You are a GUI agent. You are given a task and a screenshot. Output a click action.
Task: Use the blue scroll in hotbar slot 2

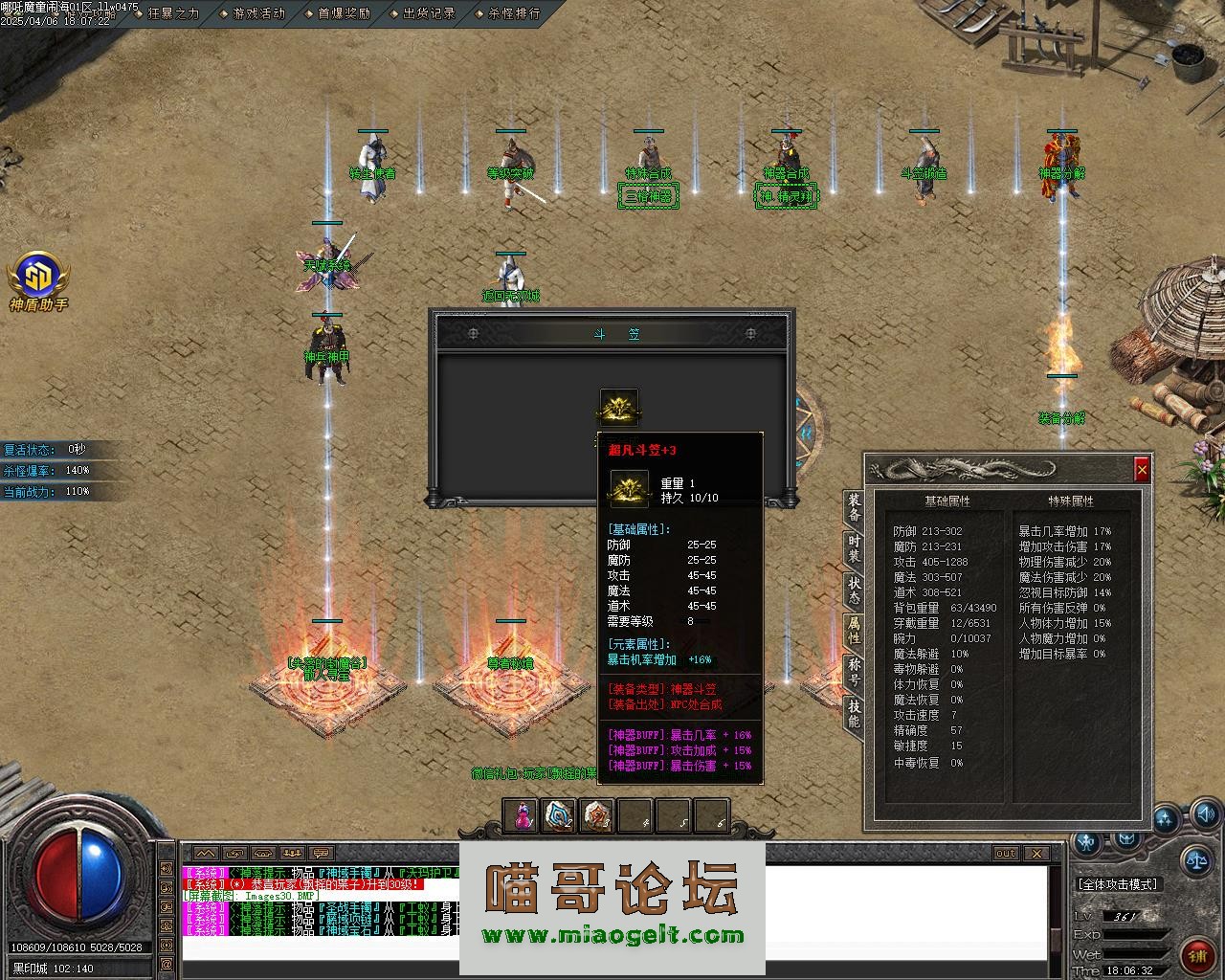(x=559, y=815)
